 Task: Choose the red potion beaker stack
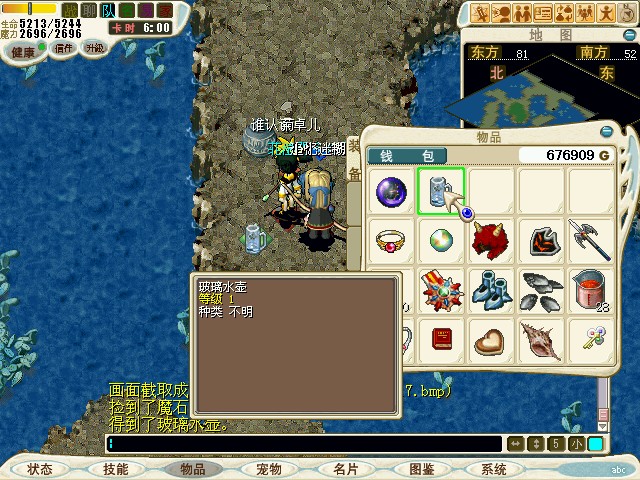click(x=590, y=290)
